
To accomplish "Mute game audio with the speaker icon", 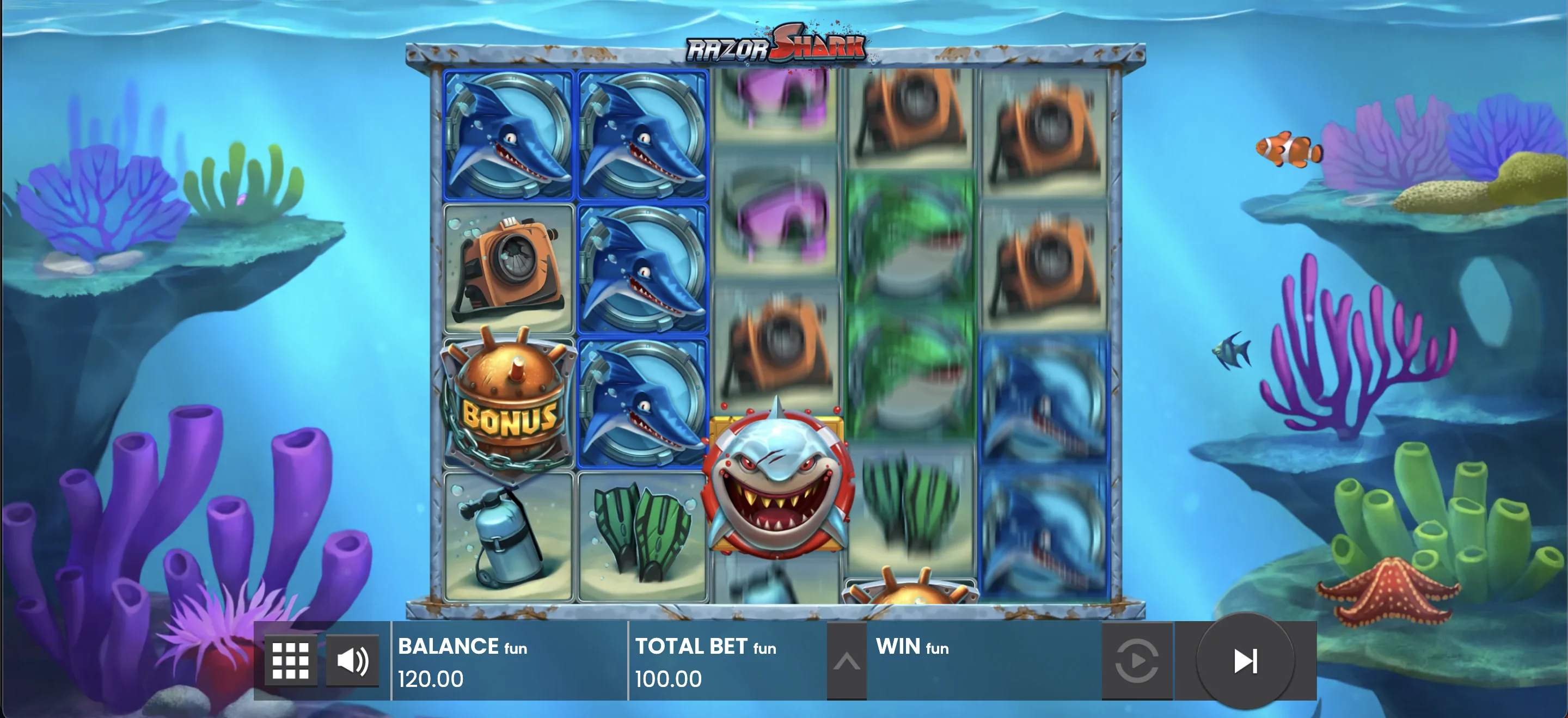I will coord(353,660).
